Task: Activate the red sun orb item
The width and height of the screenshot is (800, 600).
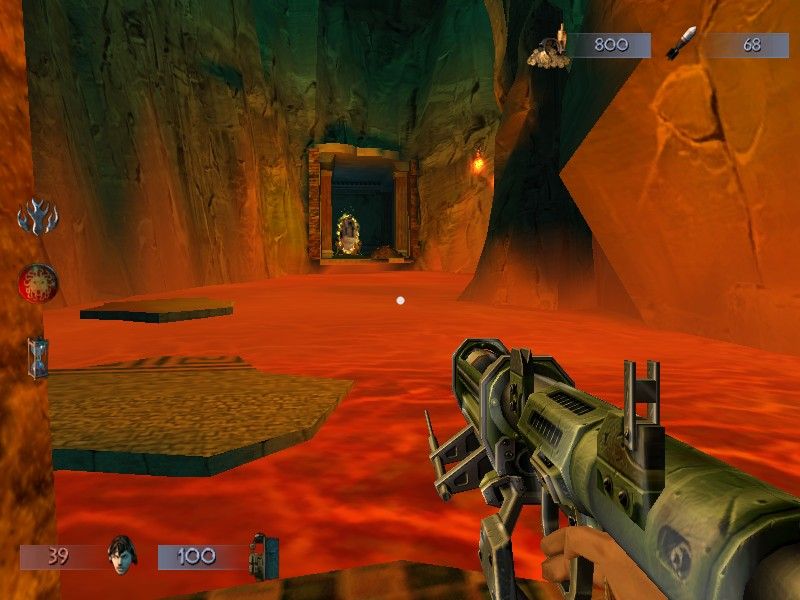Action: [x=38, y=283]
